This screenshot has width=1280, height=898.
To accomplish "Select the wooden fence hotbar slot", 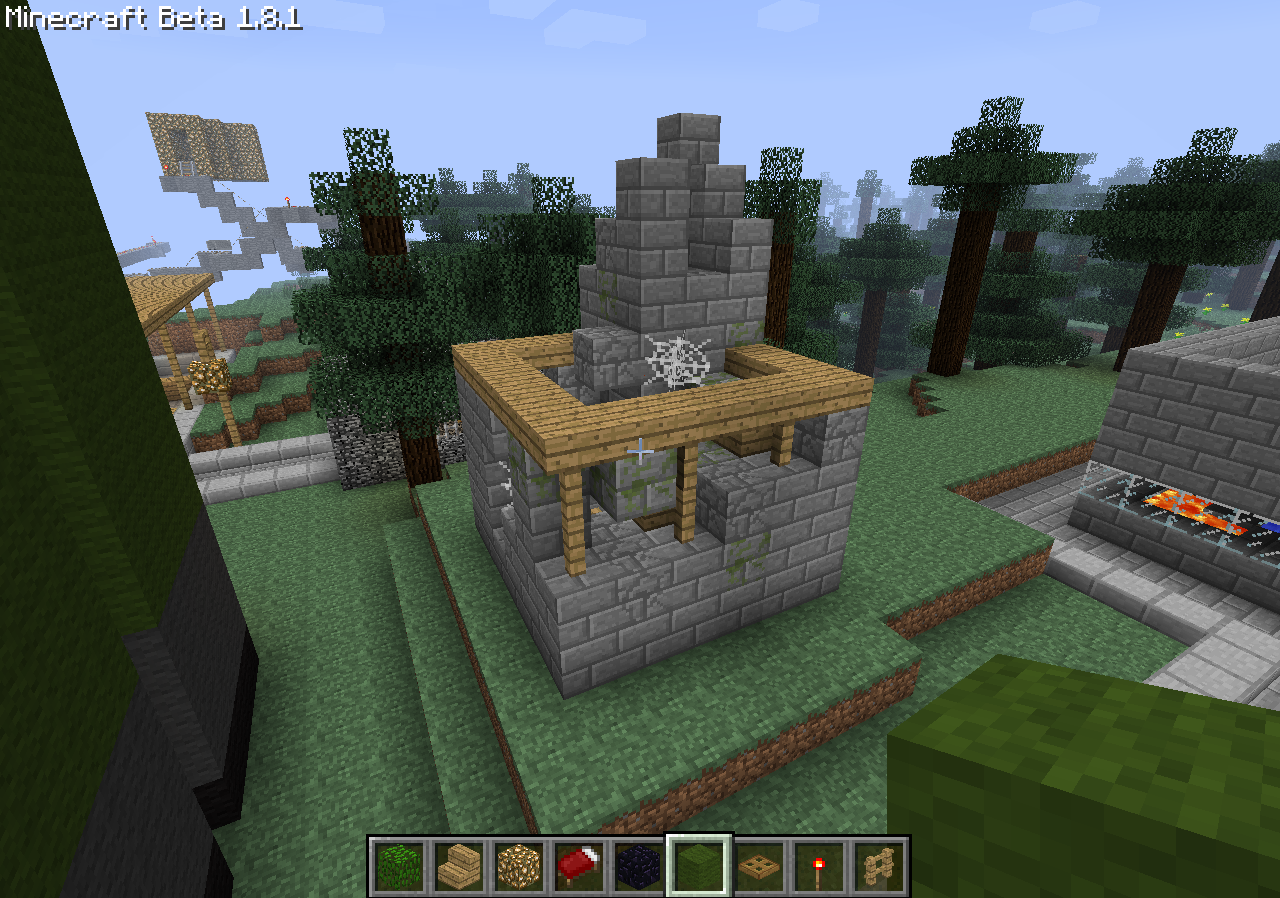I will pos(879,866).
